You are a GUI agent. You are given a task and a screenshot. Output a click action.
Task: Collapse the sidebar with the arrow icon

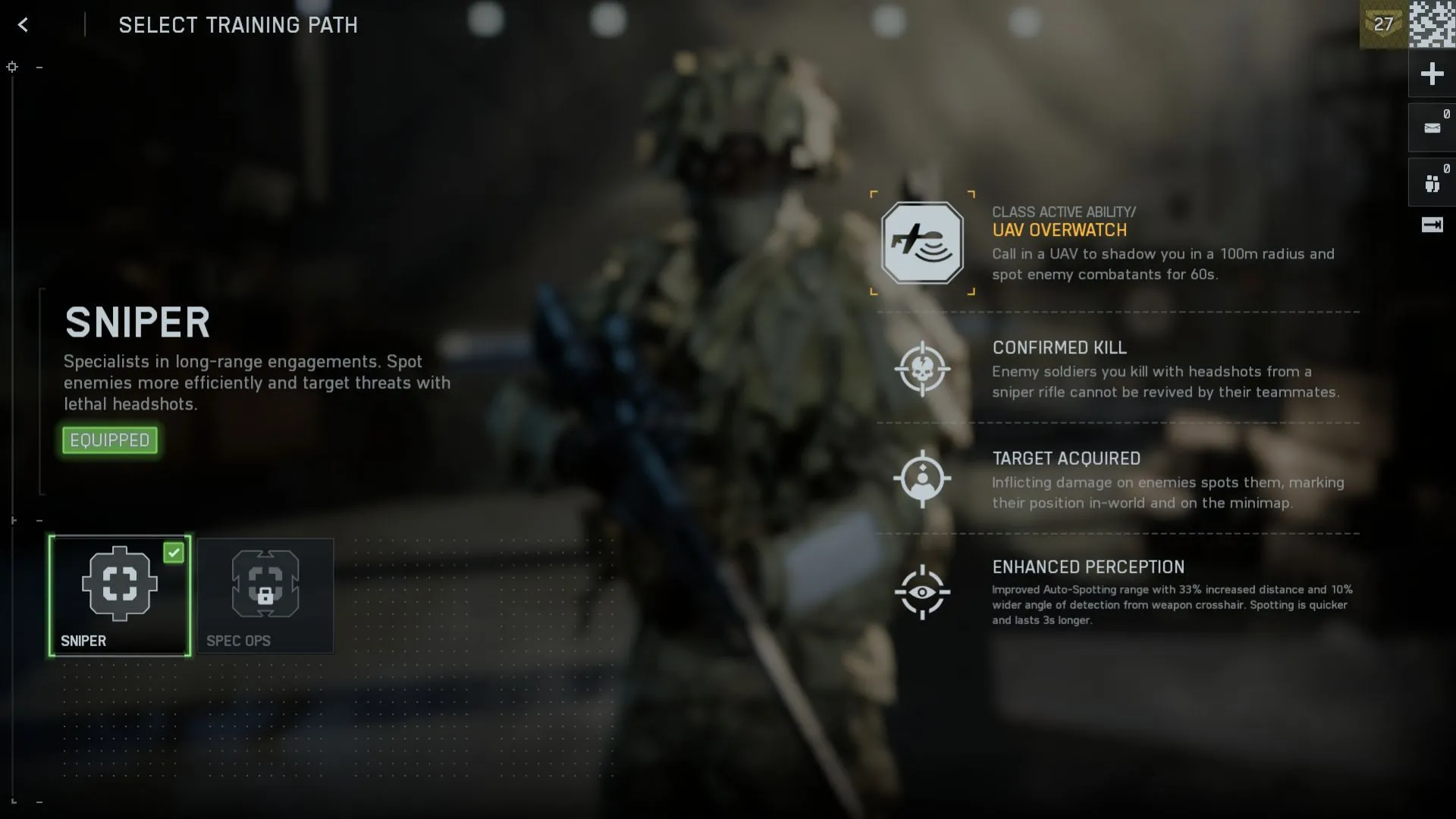(1433, 225)
